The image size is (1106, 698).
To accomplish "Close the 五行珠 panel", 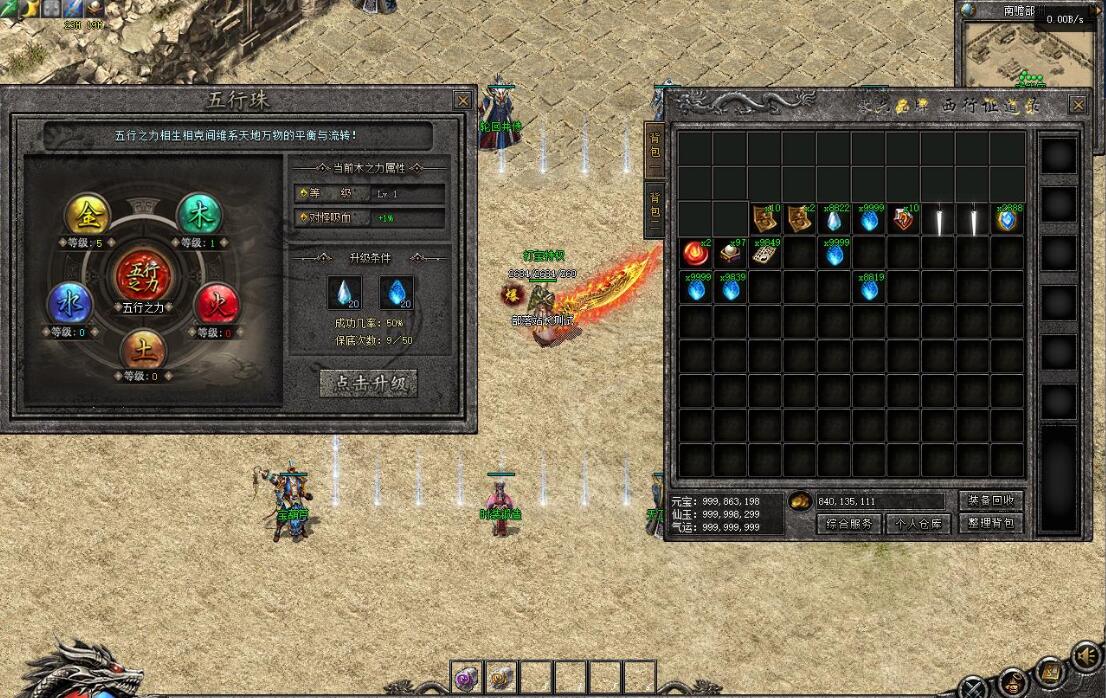I will 462,101.
